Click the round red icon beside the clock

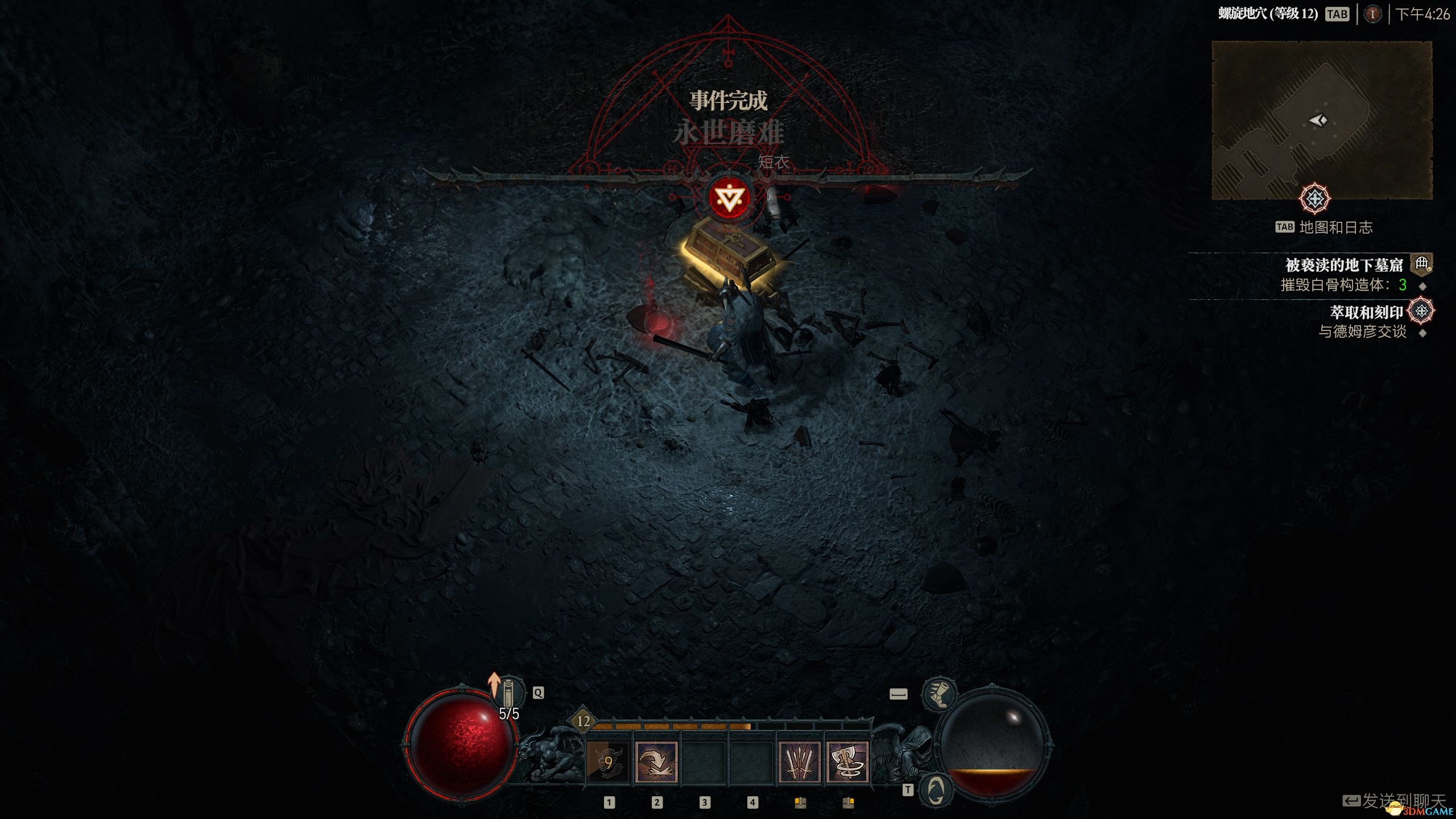[x=1372, y=14]
